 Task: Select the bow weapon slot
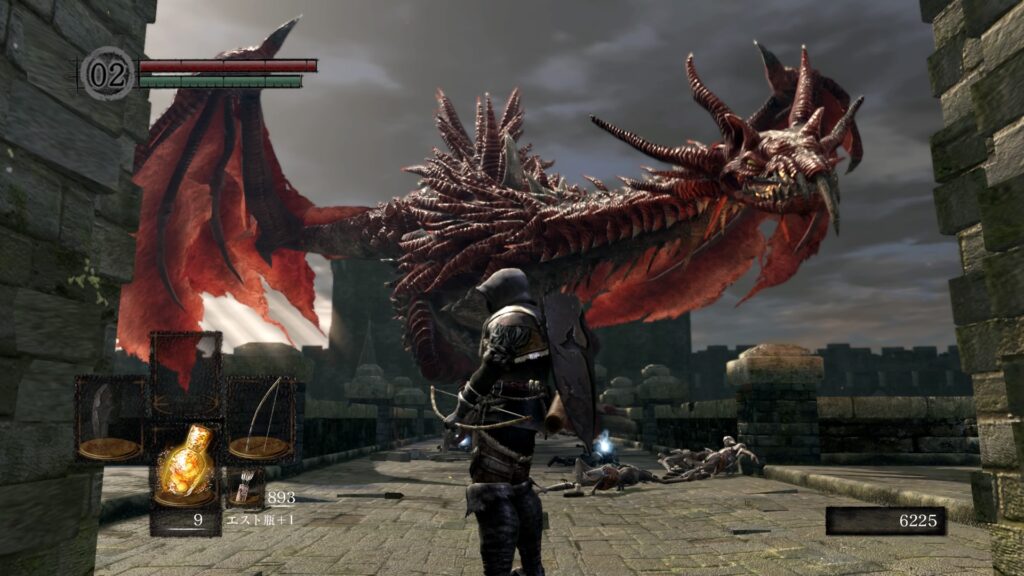[259, 418]
